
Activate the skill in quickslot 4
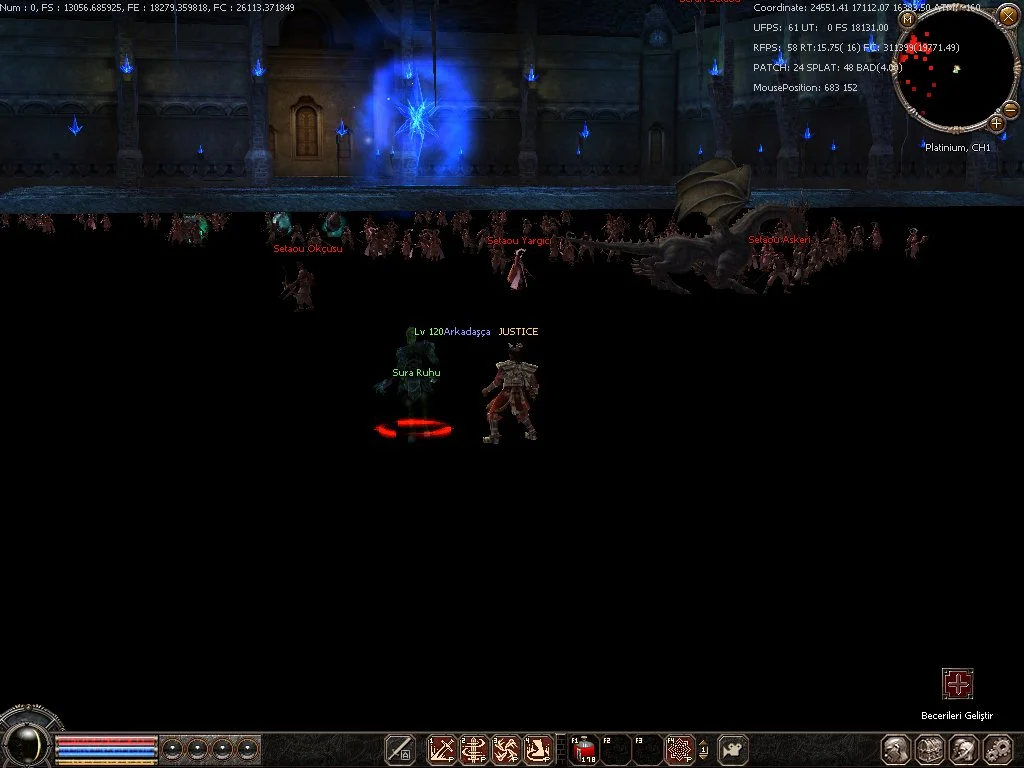pyautogui.click(x=539, y=749)
